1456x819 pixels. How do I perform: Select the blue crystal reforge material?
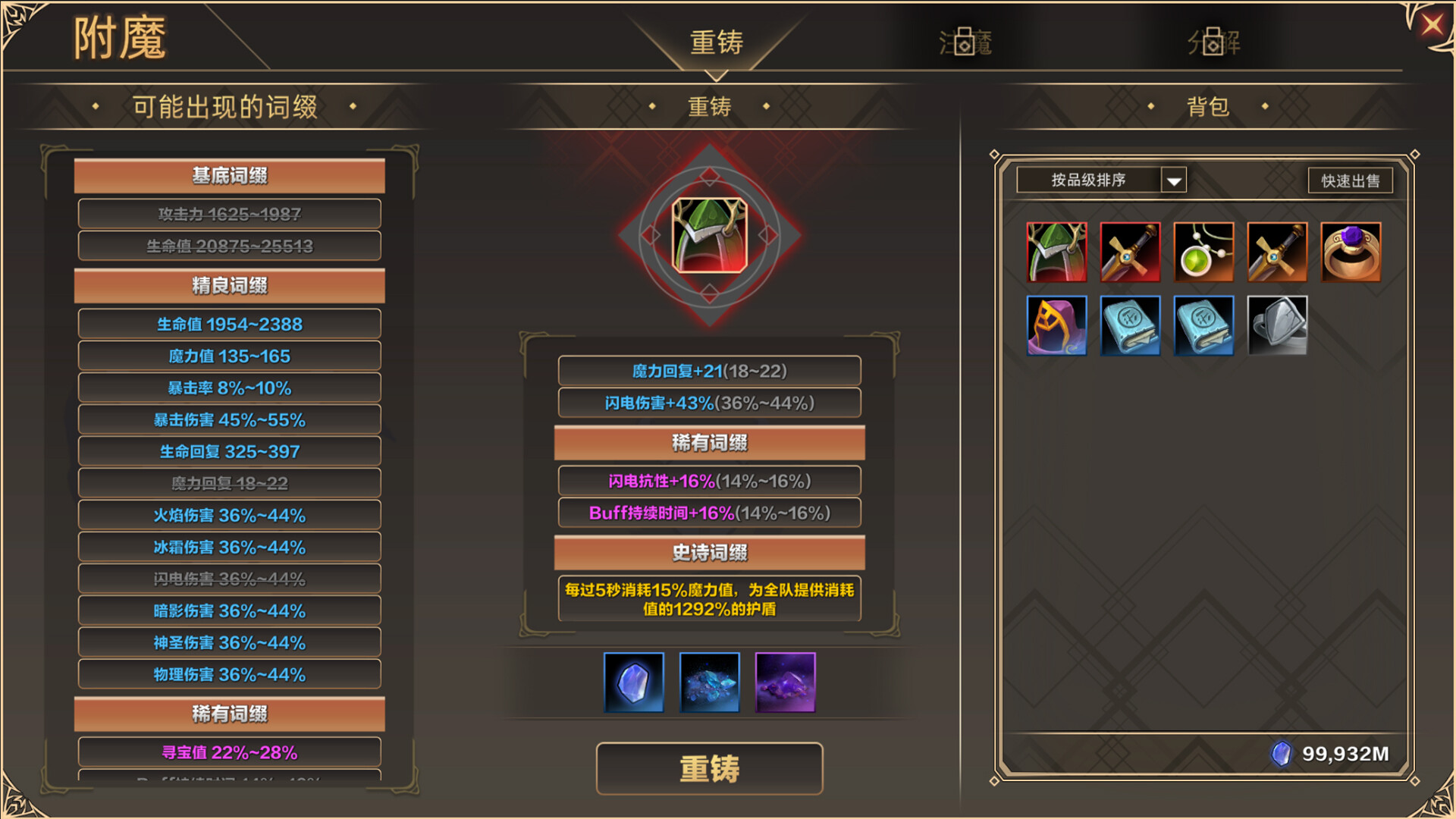tap(633, 682)
